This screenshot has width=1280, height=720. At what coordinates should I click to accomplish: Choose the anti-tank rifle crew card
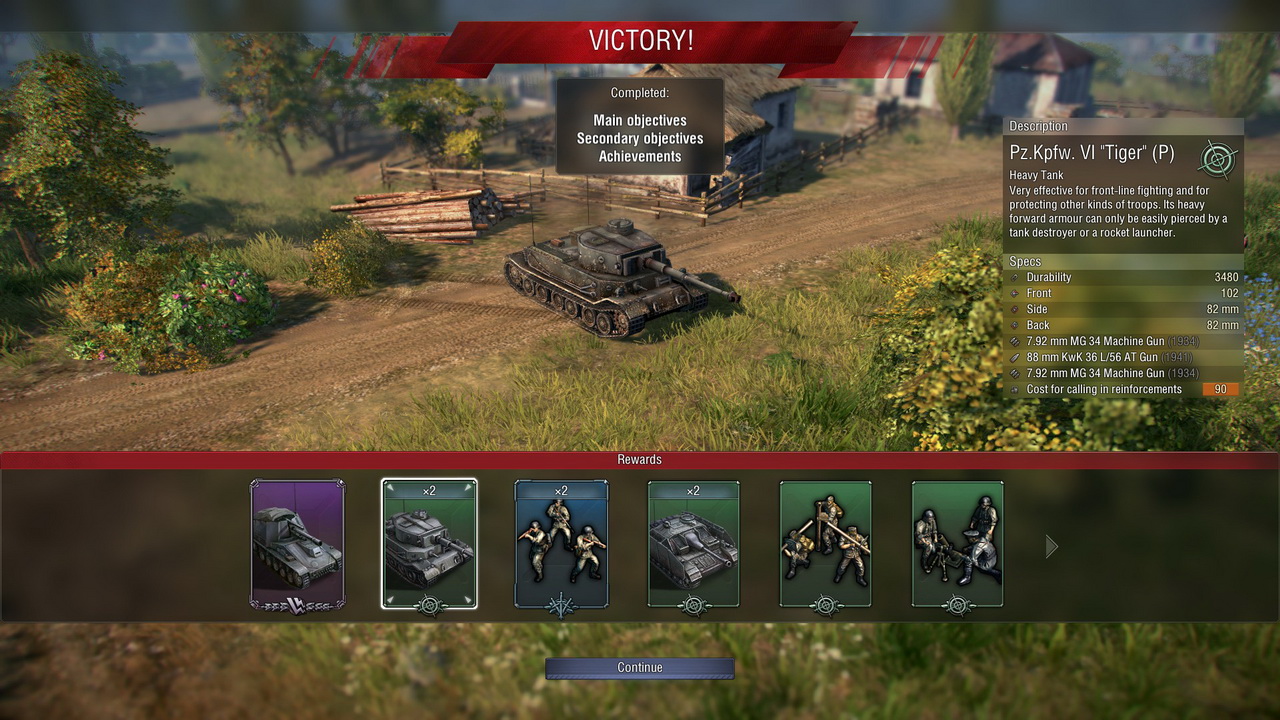825,544
